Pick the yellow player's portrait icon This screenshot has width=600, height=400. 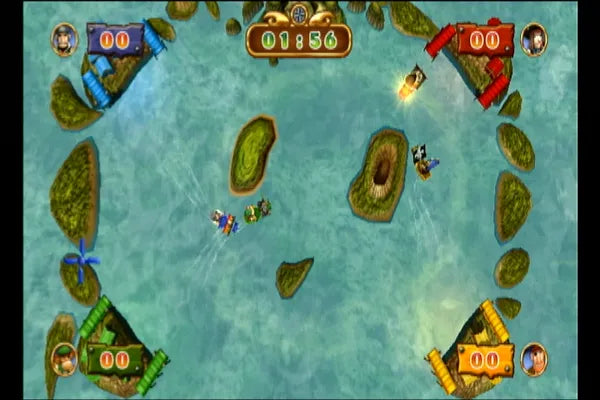pyautogui.click(x=534, y=358)
